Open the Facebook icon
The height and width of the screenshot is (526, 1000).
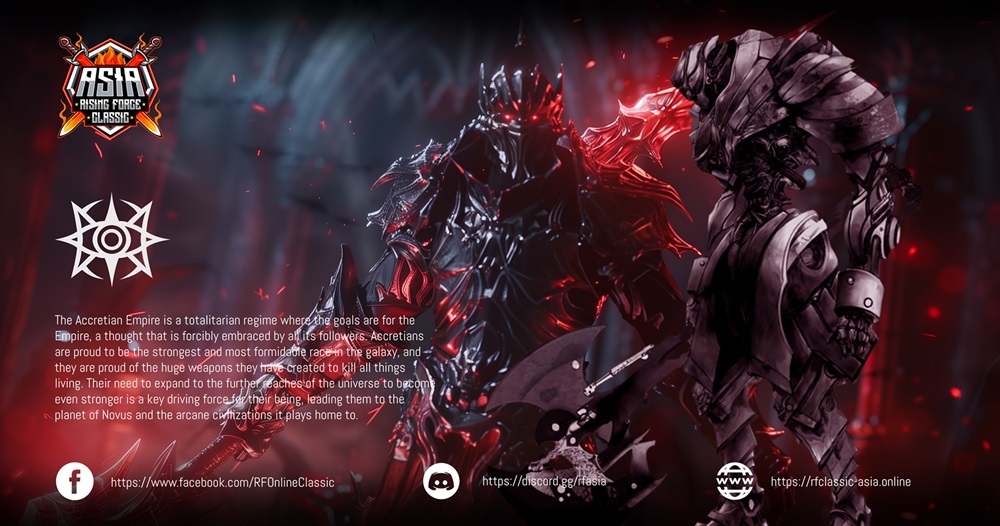tap(74, 482)
